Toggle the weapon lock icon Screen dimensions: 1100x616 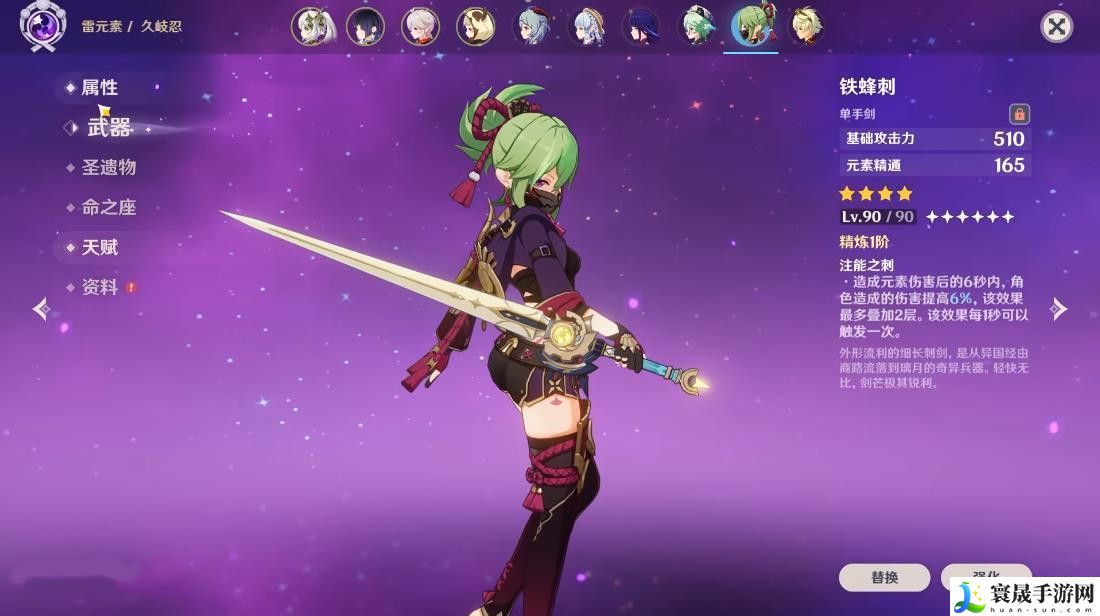pyautogui.click(x=1019, y=114)
